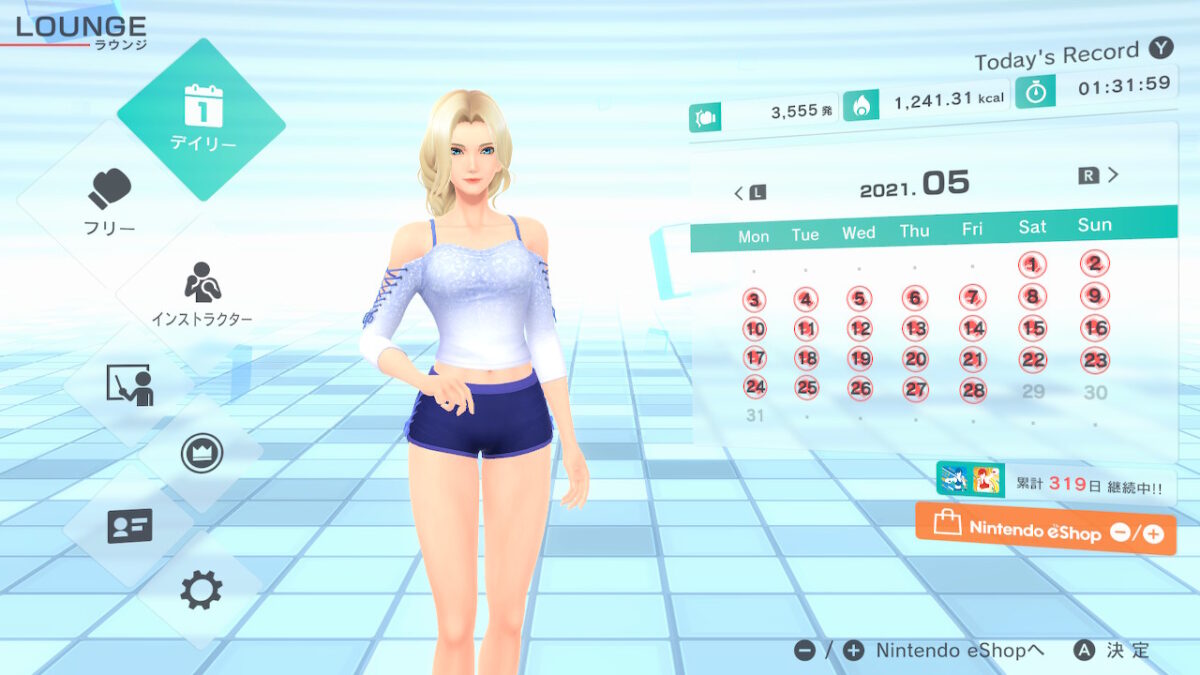1200x675 pixels.
Task: Choose the Instructor (インストラクター) menu
Action: pos(202,293)
